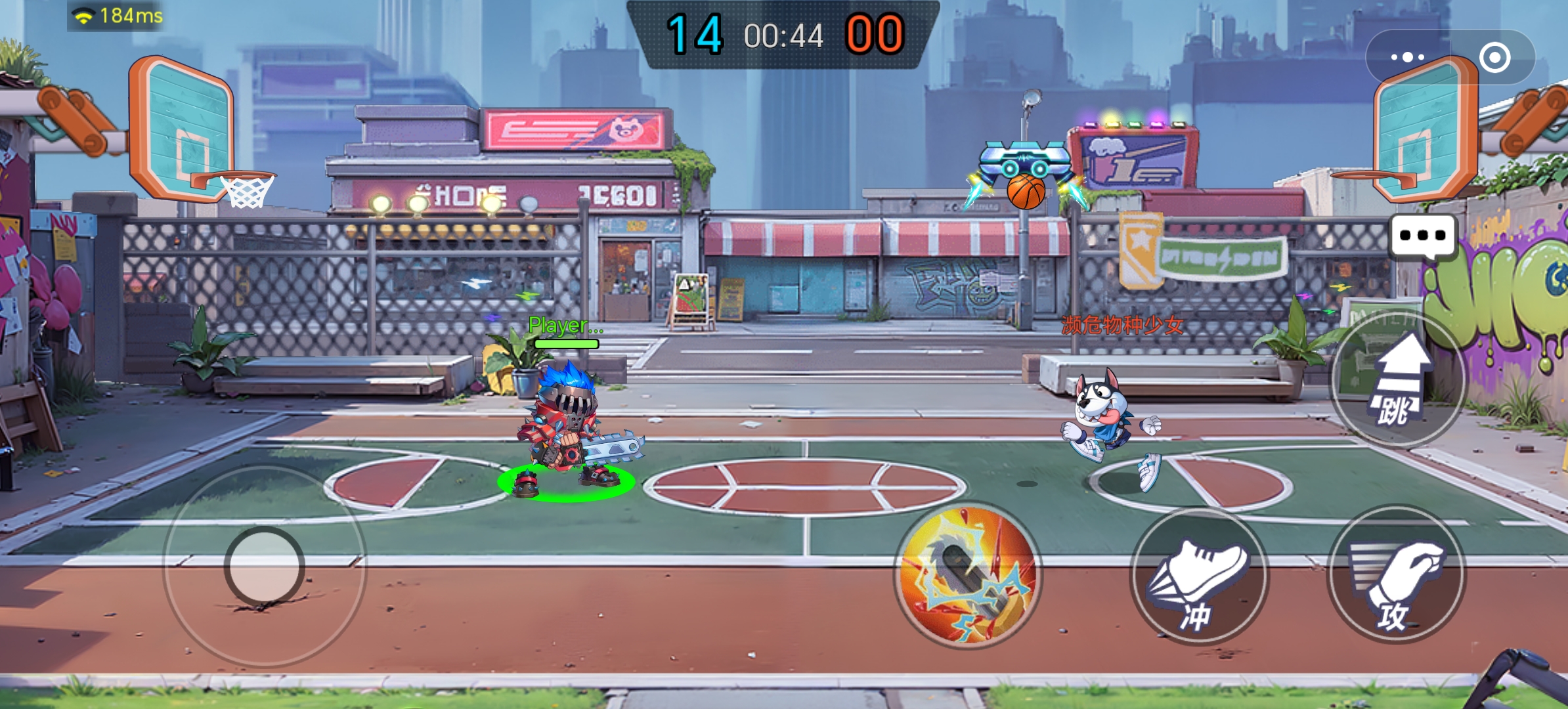Viewport: 1568px width, 709px height.
Task: Close the mini program via circle button
Action: tap(1494, 58)
